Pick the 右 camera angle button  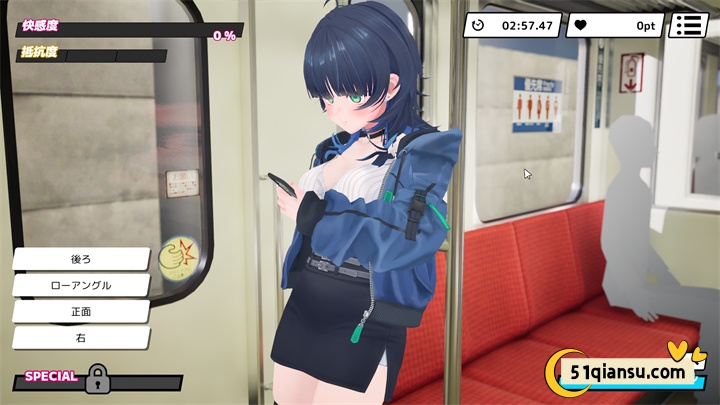click(x=81, y=338)
